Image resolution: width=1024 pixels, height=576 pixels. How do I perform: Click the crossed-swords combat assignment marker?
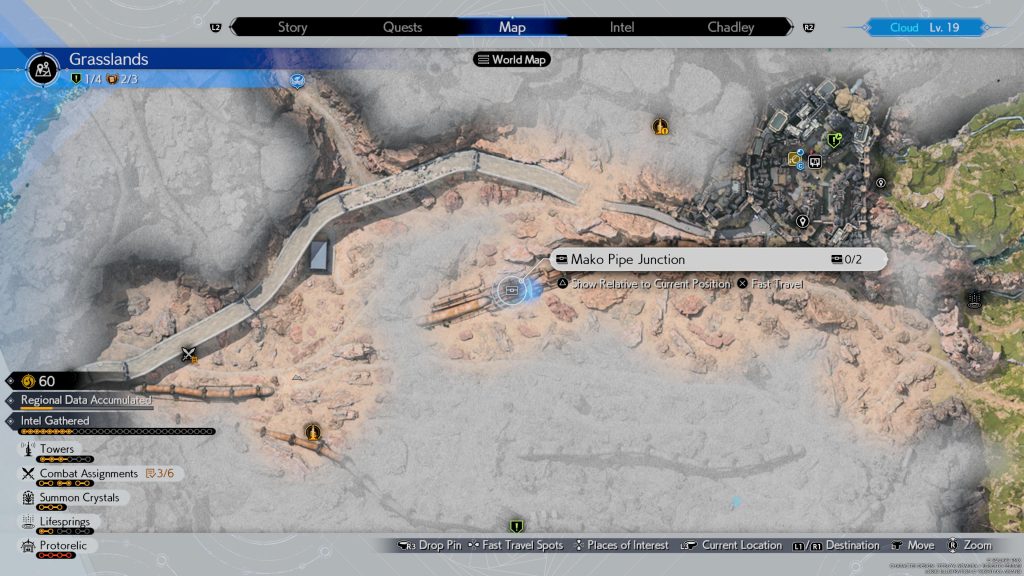(189, 354)
